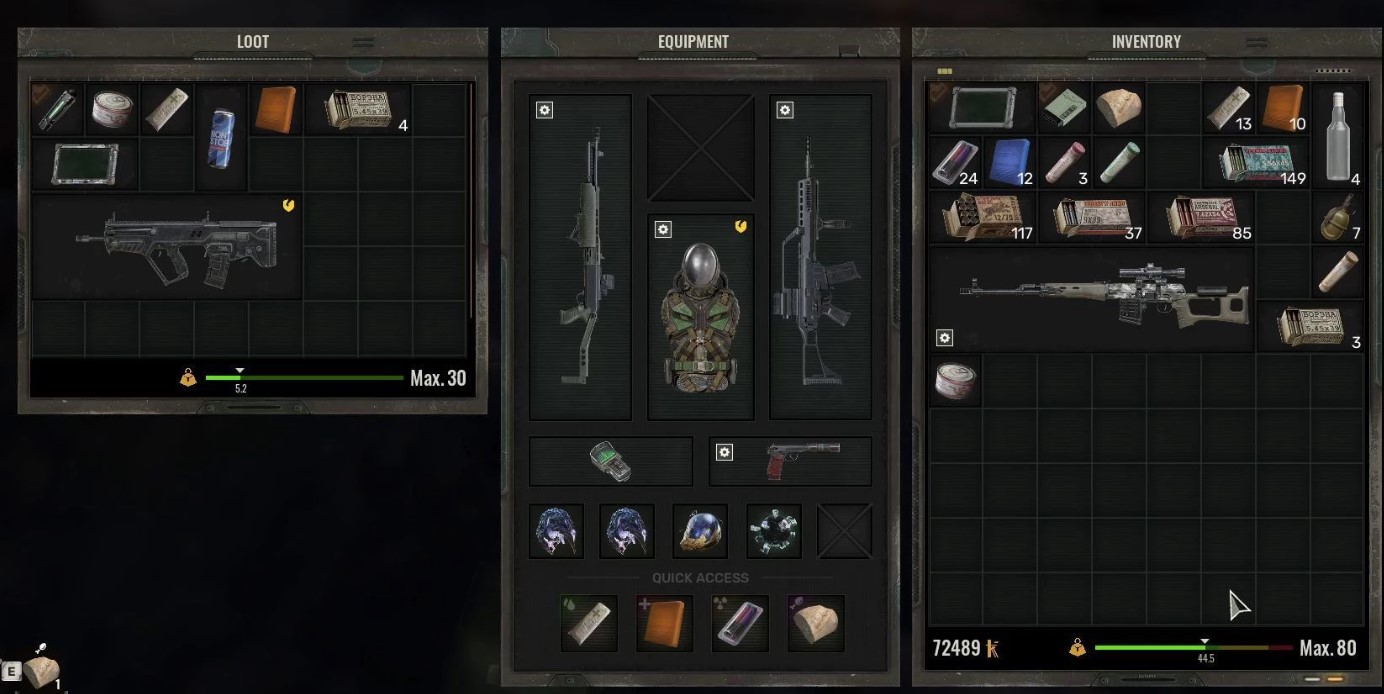
Task: Choose the quick access medkit slot
Action: pyautogui.click(x=664, y=622)
